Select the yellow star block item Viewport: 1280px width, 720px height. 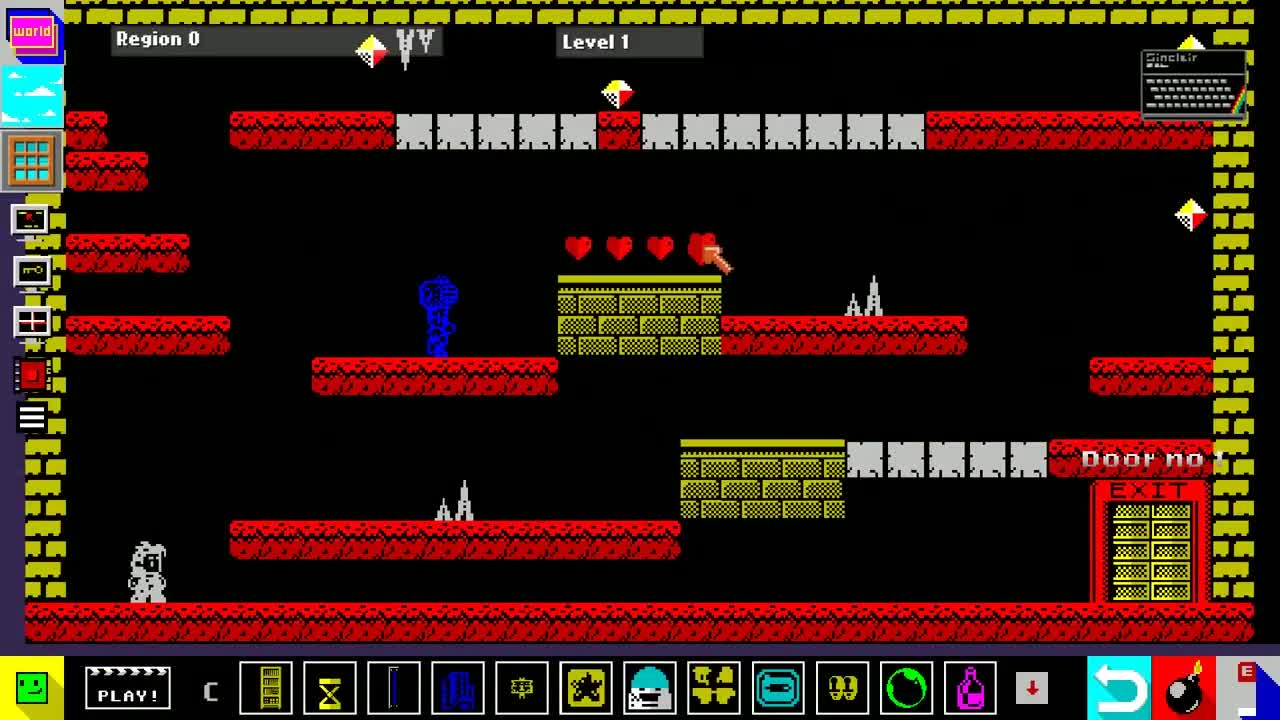click(x=586, y=689)
